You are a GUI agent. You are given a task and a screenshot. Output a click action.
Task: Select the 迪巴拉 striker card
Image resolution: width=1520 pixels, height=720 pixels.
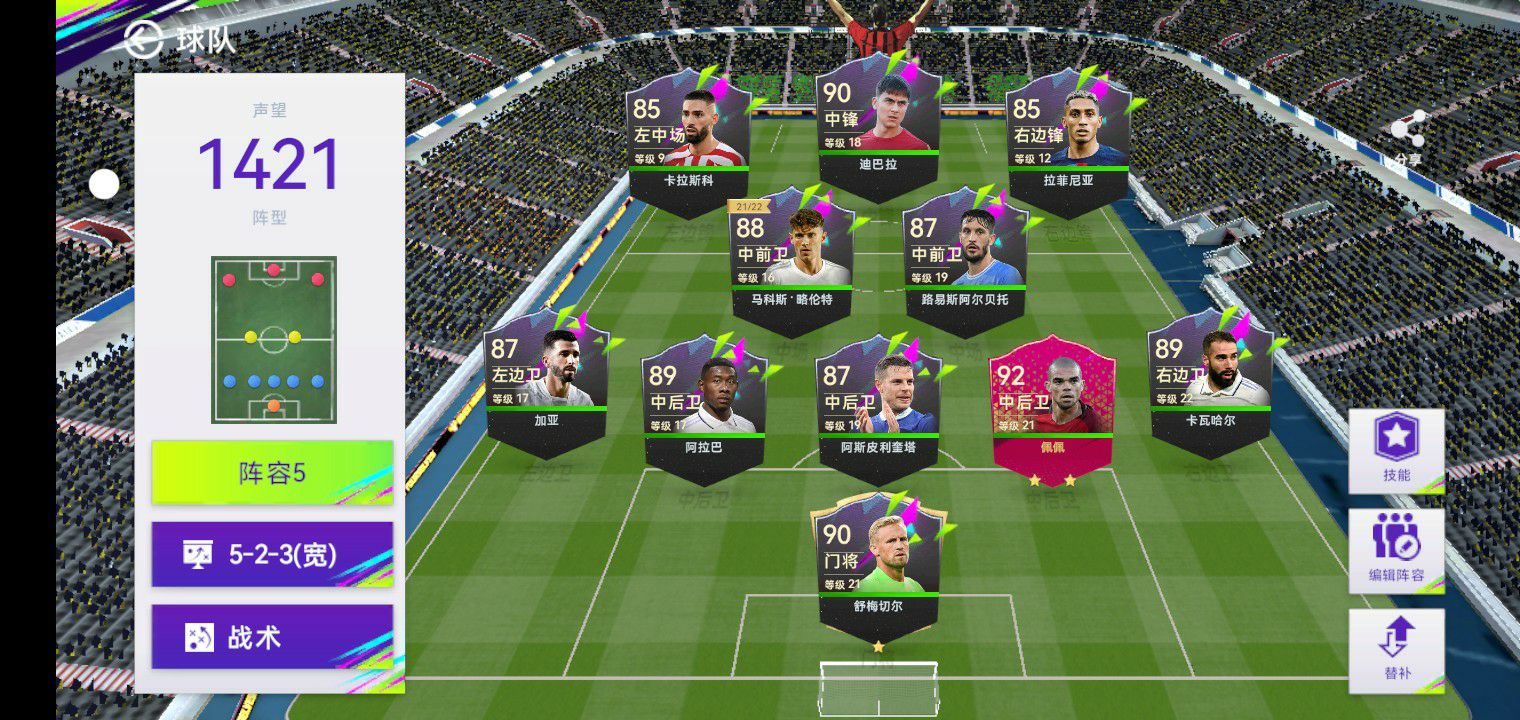(x=878, y=125)
